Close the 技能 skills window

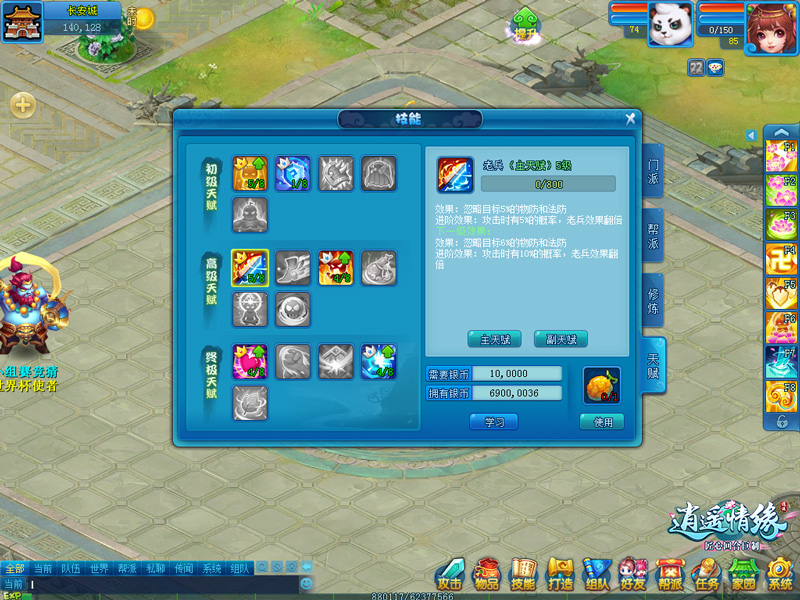point(630,118)
